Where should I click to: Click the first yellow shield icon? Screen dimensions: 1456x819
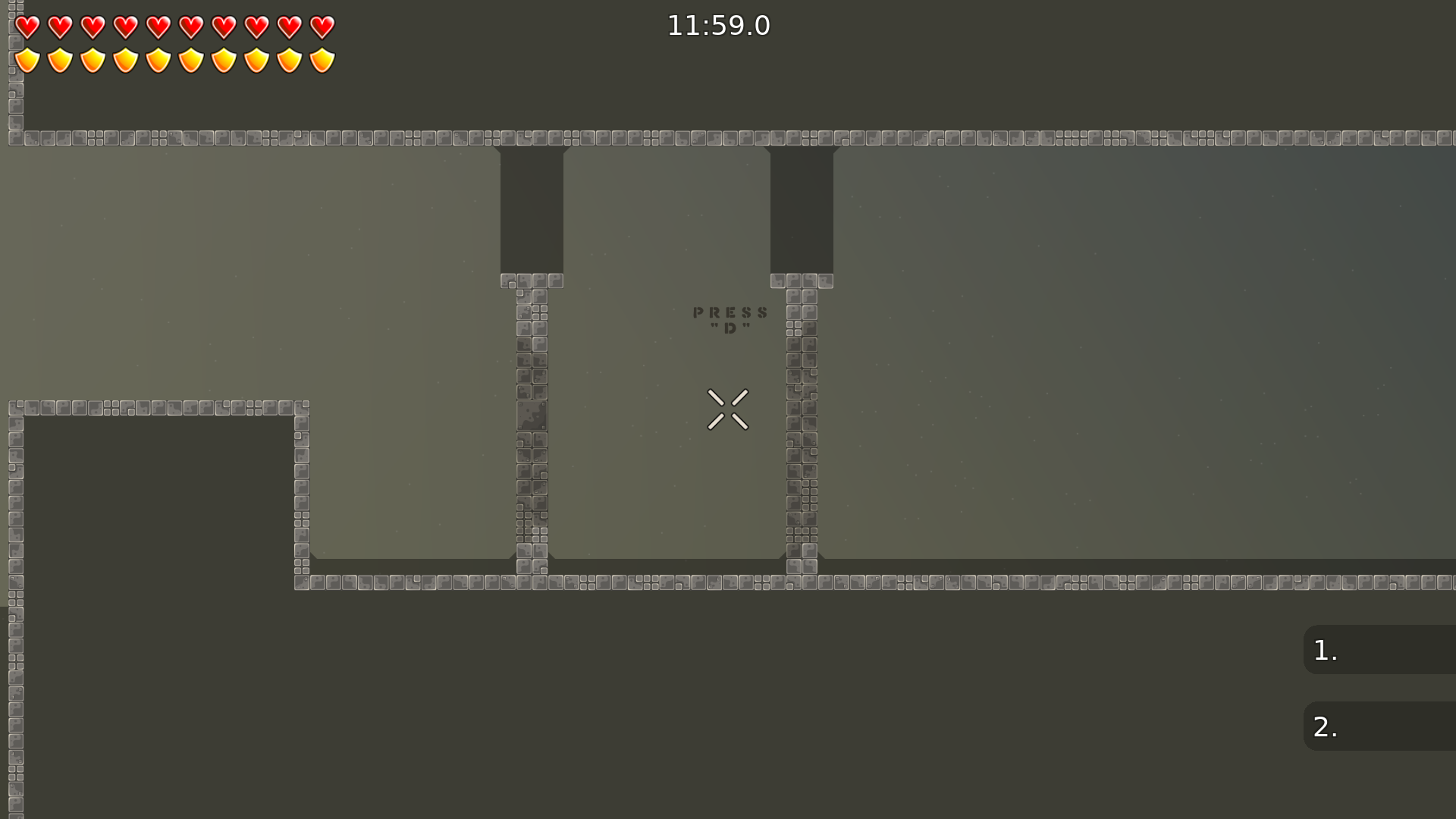(27, 59)
